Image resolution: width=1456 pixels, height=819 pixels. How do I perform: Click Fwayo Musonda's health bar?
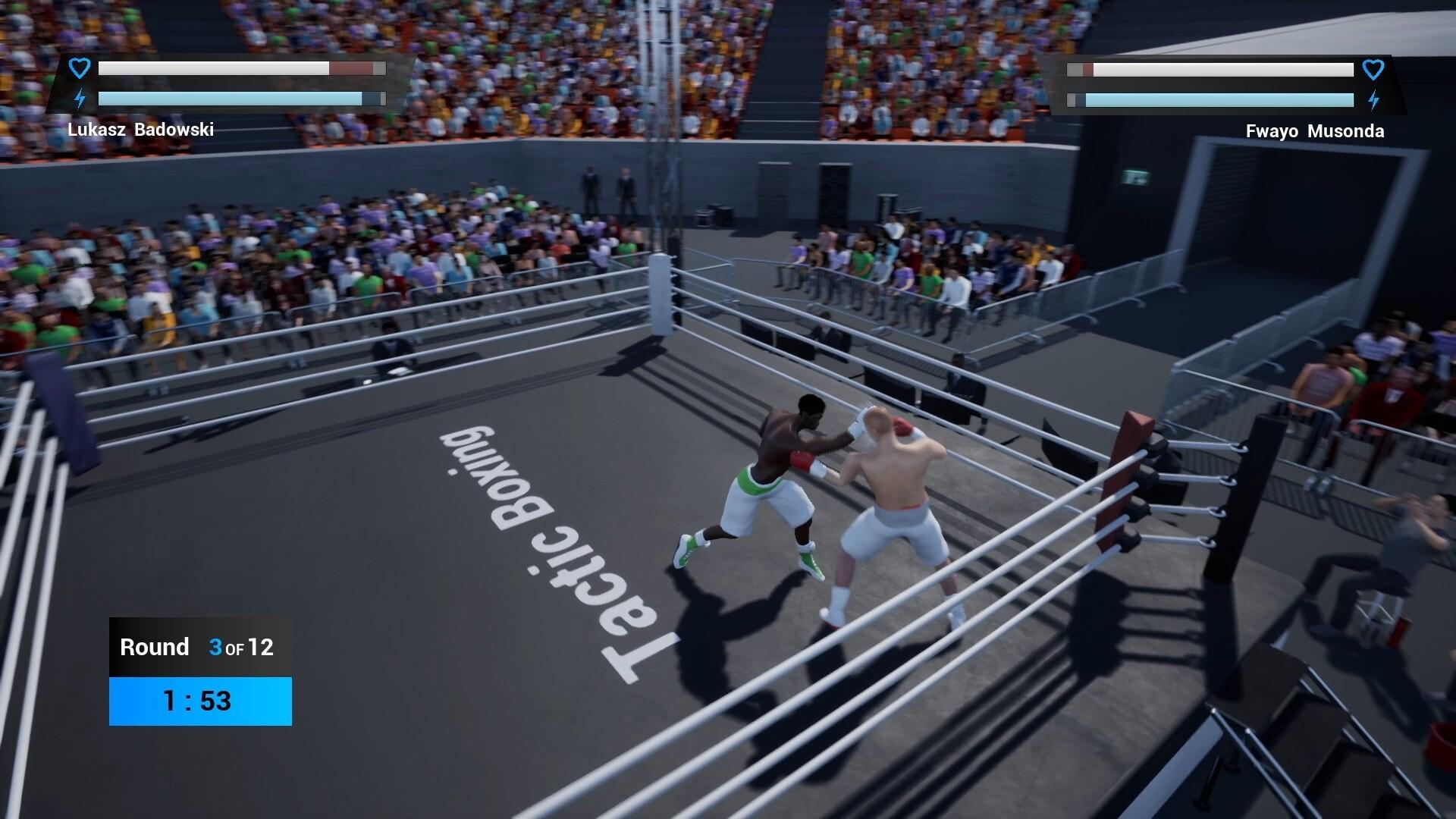[1210, 70]
